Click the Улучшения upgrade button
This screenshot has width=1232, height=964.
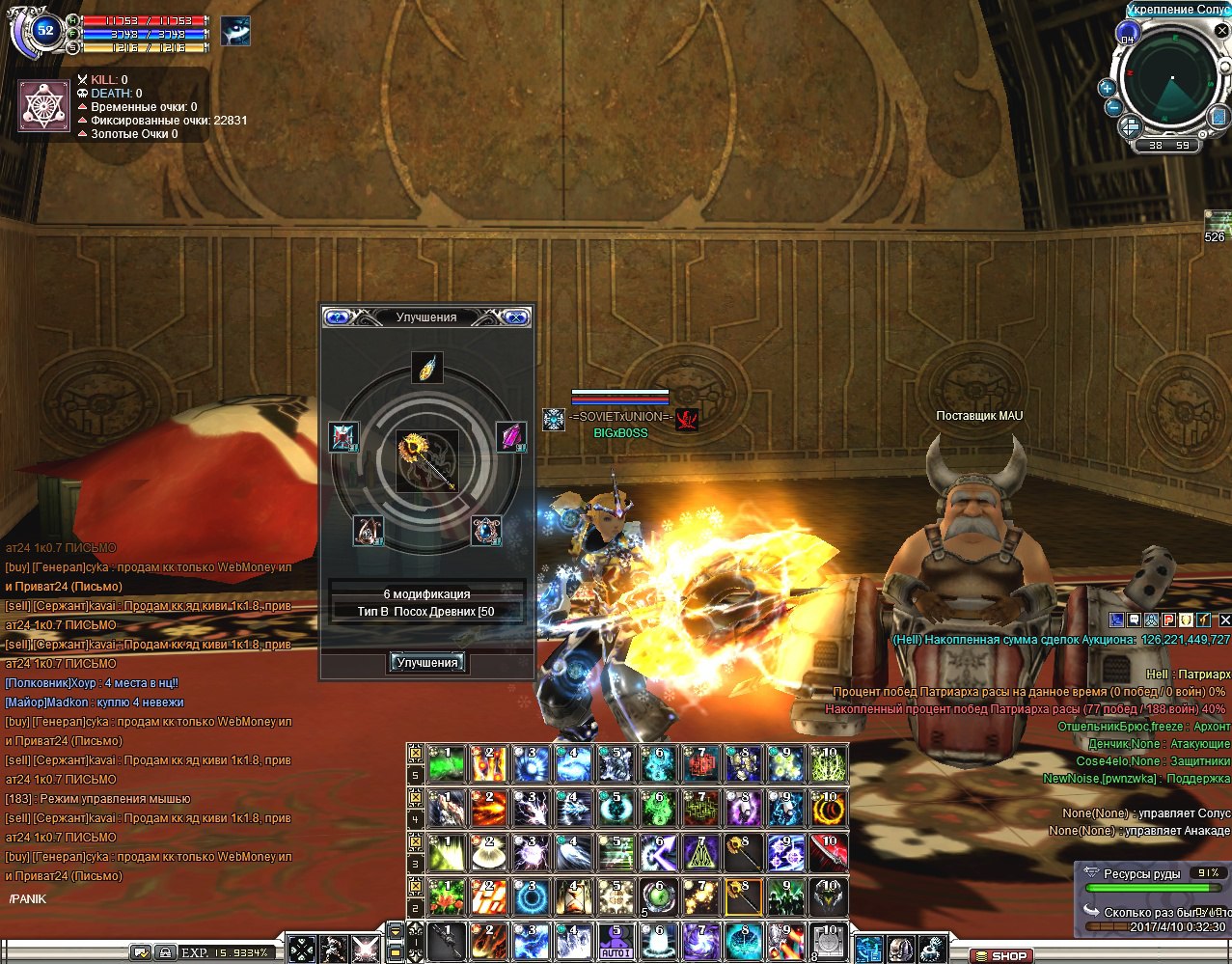[x=427, y=663]
